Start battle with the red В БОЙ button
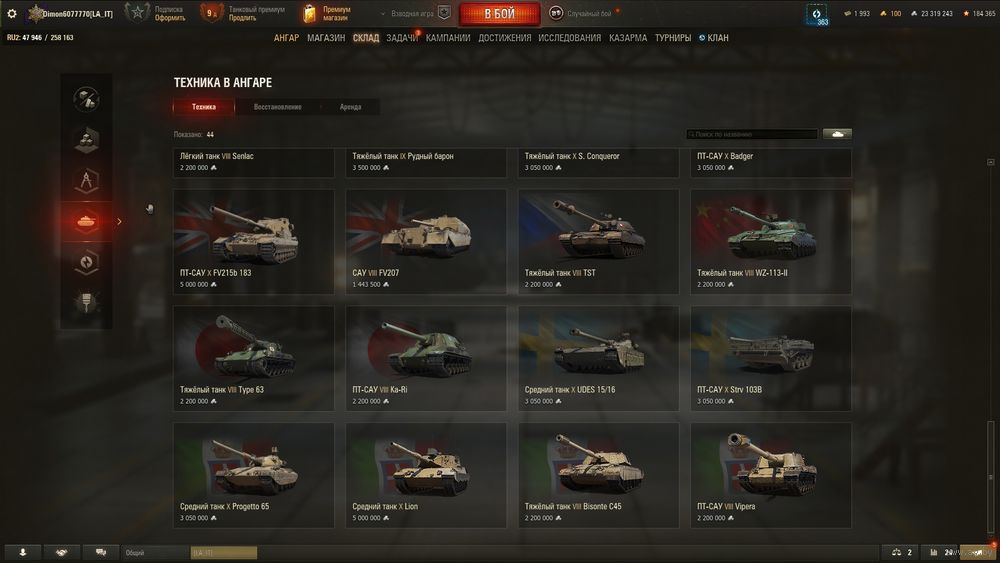Viewport: 1000px width, 563px height. [x=499, y=14]
